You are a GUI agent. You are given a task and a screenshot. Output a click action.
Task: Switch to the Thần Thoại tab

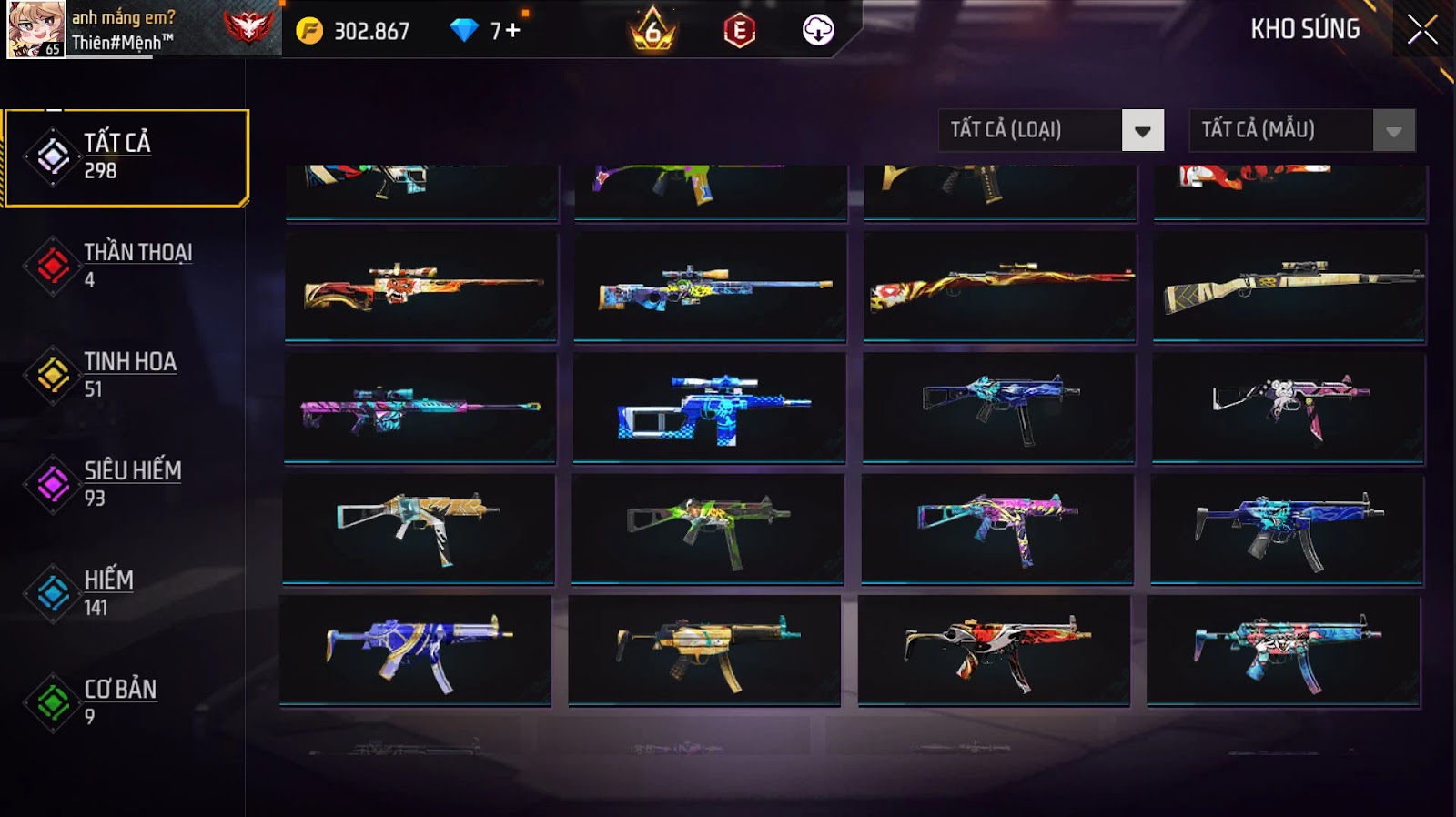(x=127, y=265)
